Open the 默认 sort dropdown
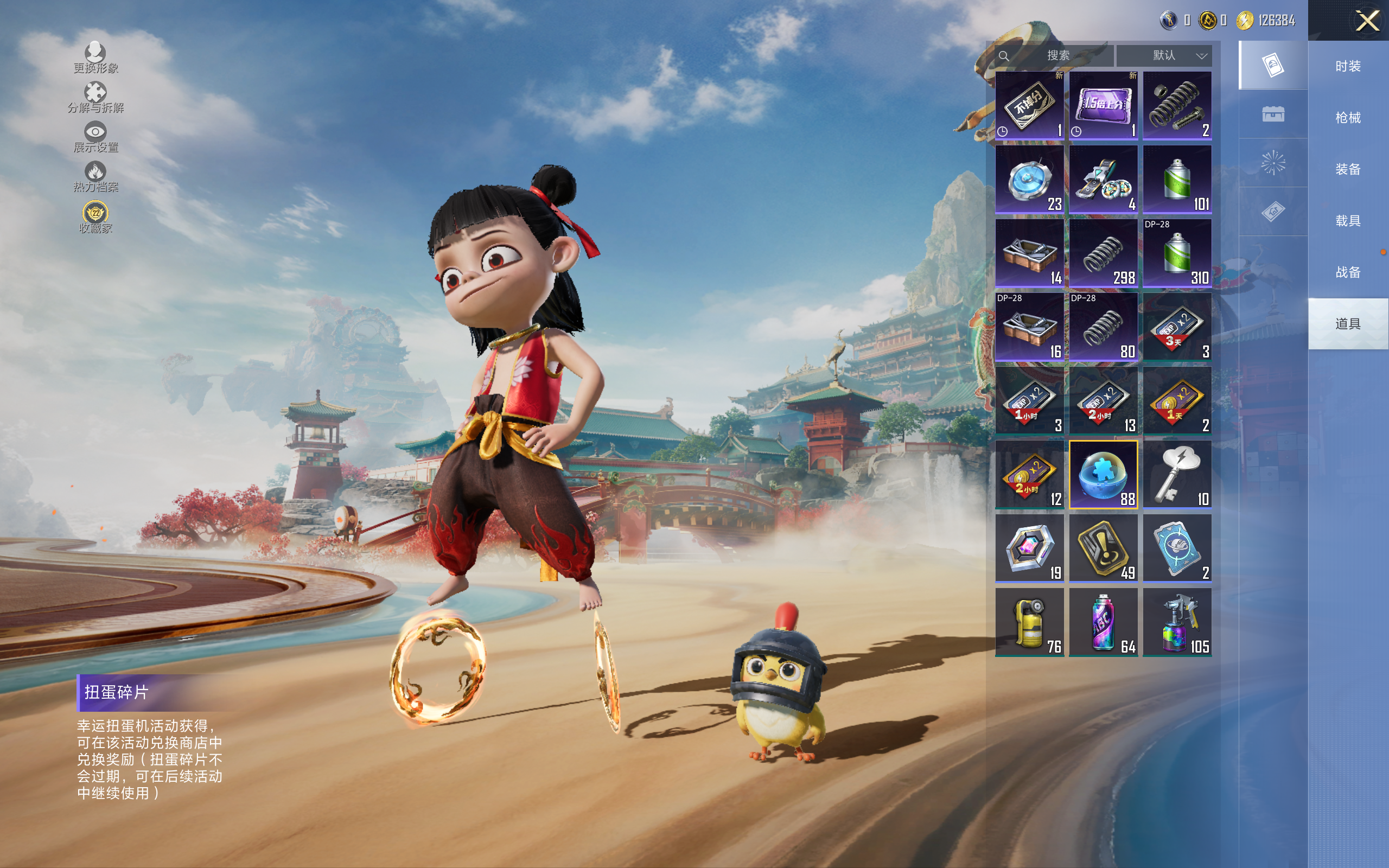The image size is (1389, 868). [1164, 56]
